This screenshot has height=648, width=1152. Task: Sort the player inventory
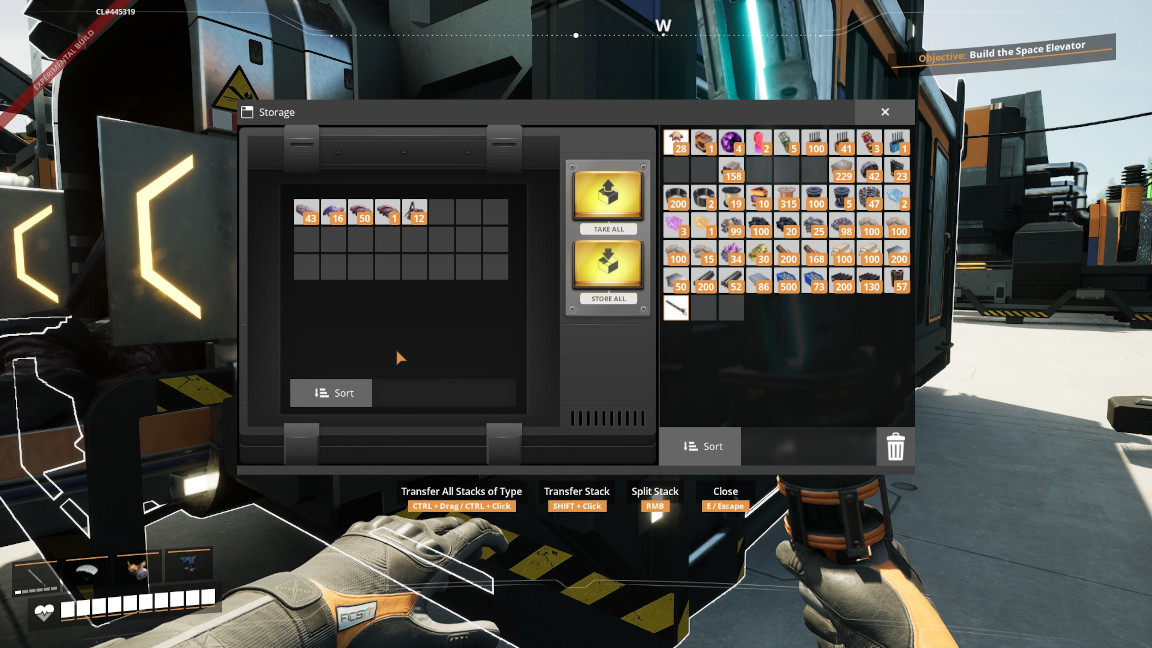point(700,446)
